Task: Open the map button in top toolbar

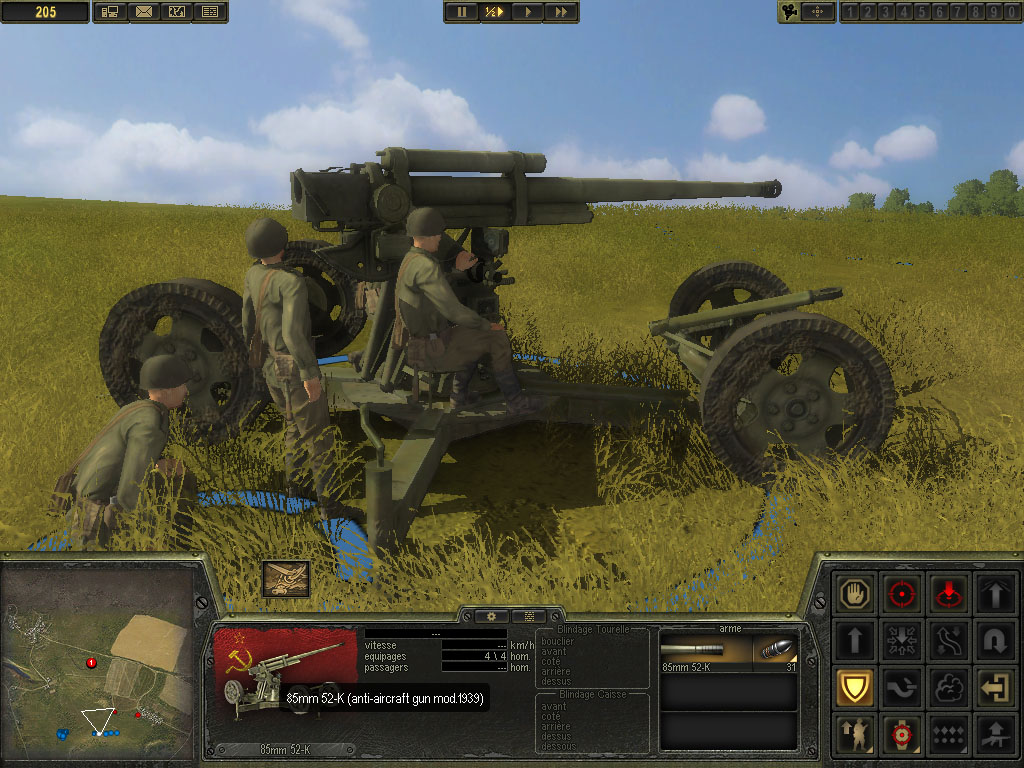Action: point(177,12)
